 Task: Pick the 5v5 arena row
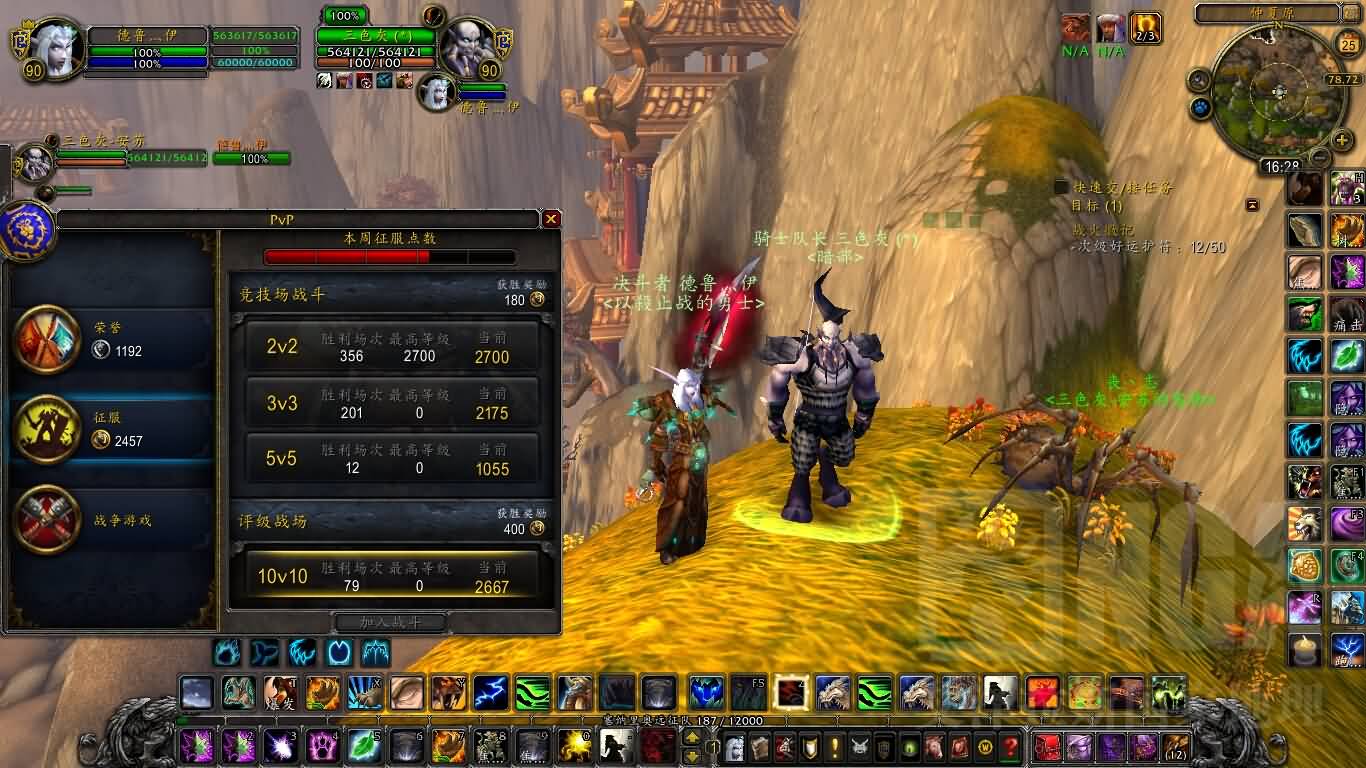coord(386,459)
